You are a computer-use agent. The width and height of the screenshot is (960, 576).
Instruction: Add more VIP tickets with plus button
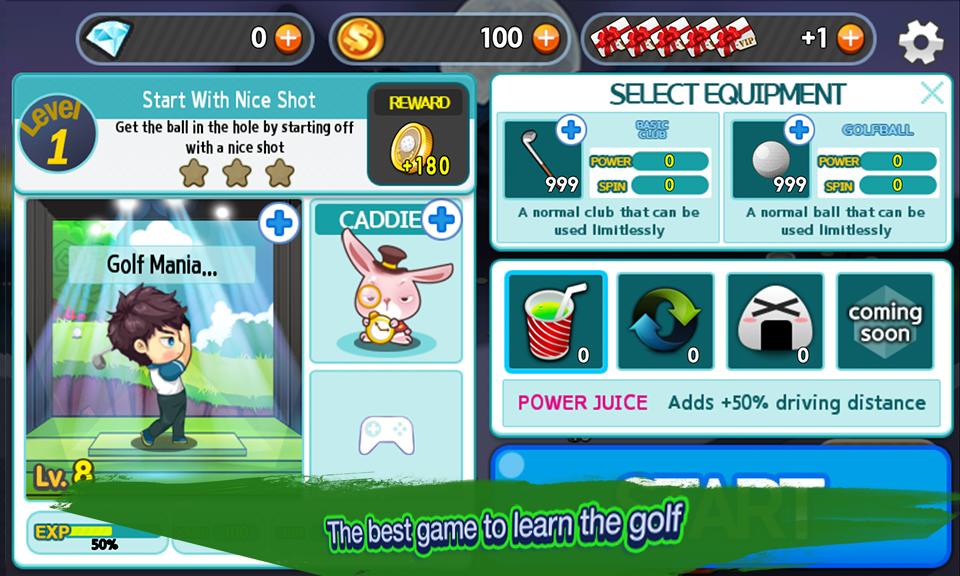pyautogui.click(x=850, y=39)
